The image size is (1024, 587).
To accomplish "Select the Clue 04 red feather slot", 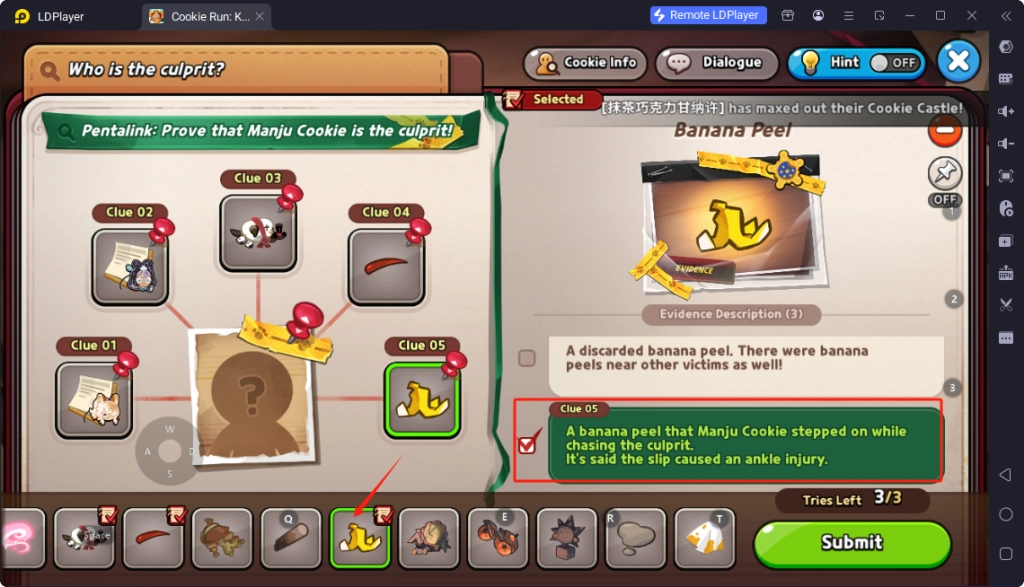I will coord(386,266).
